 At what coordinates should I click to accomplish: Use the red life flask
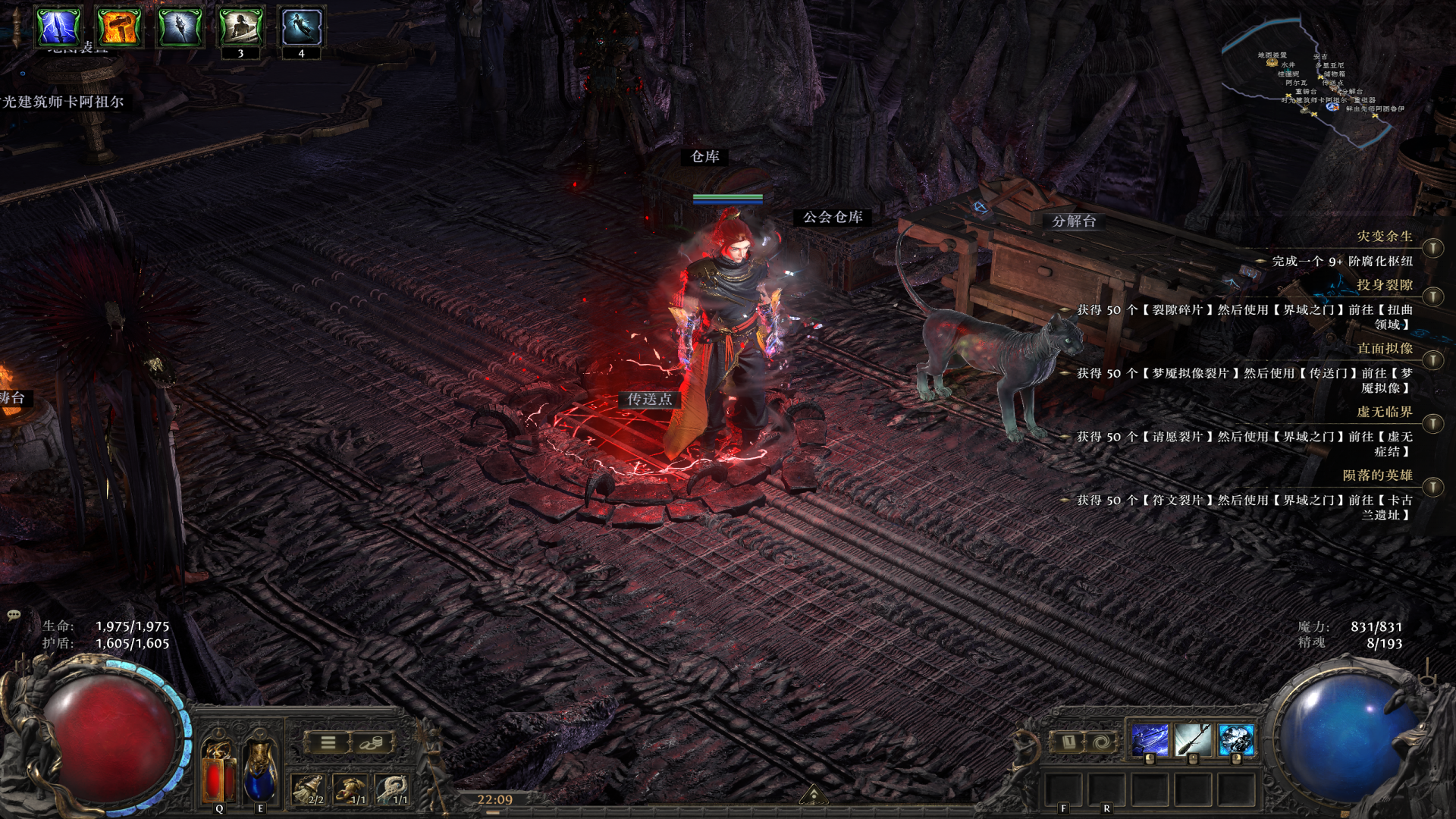[x=219, y=770]
